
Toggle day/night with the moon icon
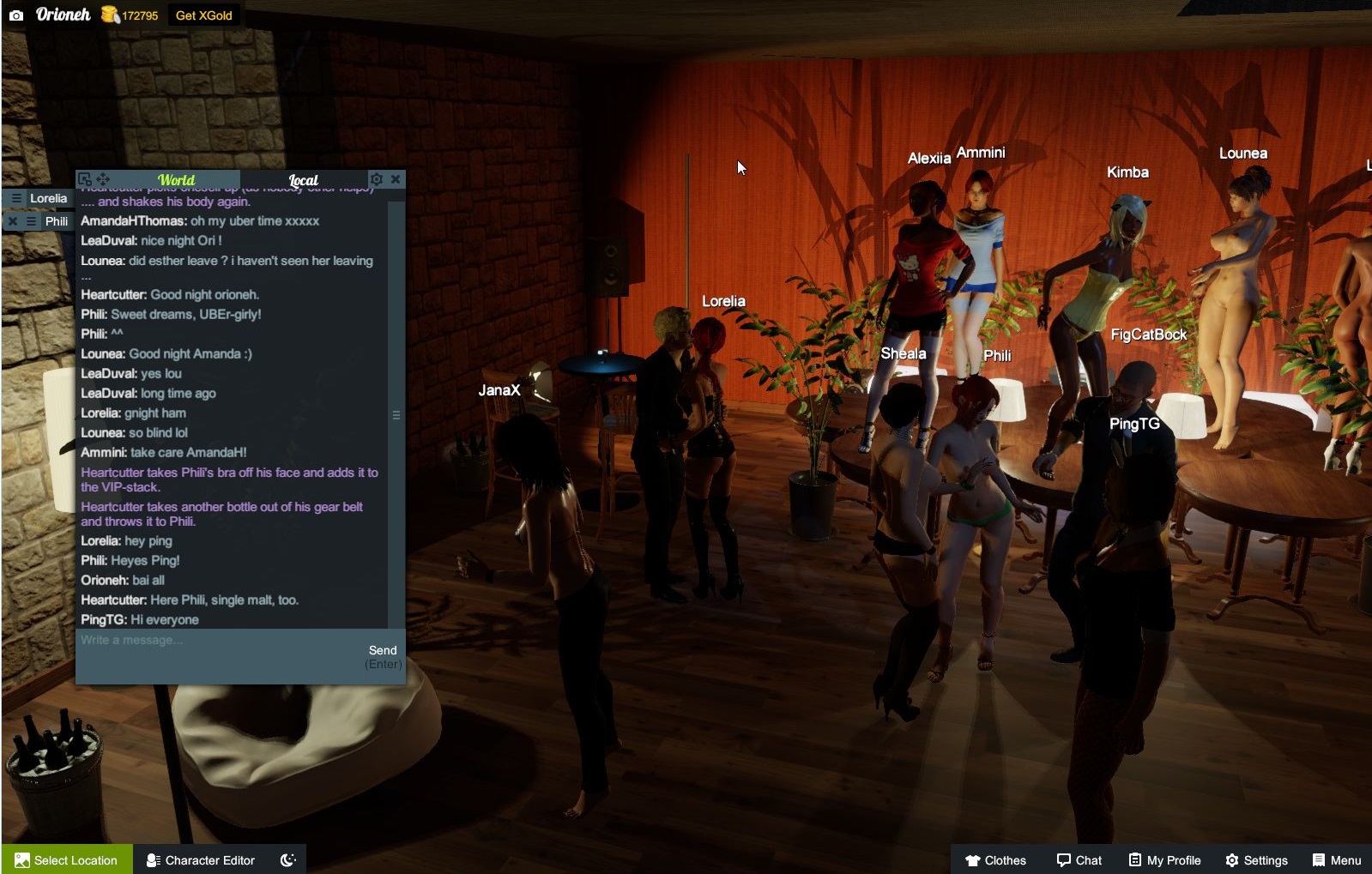(x=289, y=859)
